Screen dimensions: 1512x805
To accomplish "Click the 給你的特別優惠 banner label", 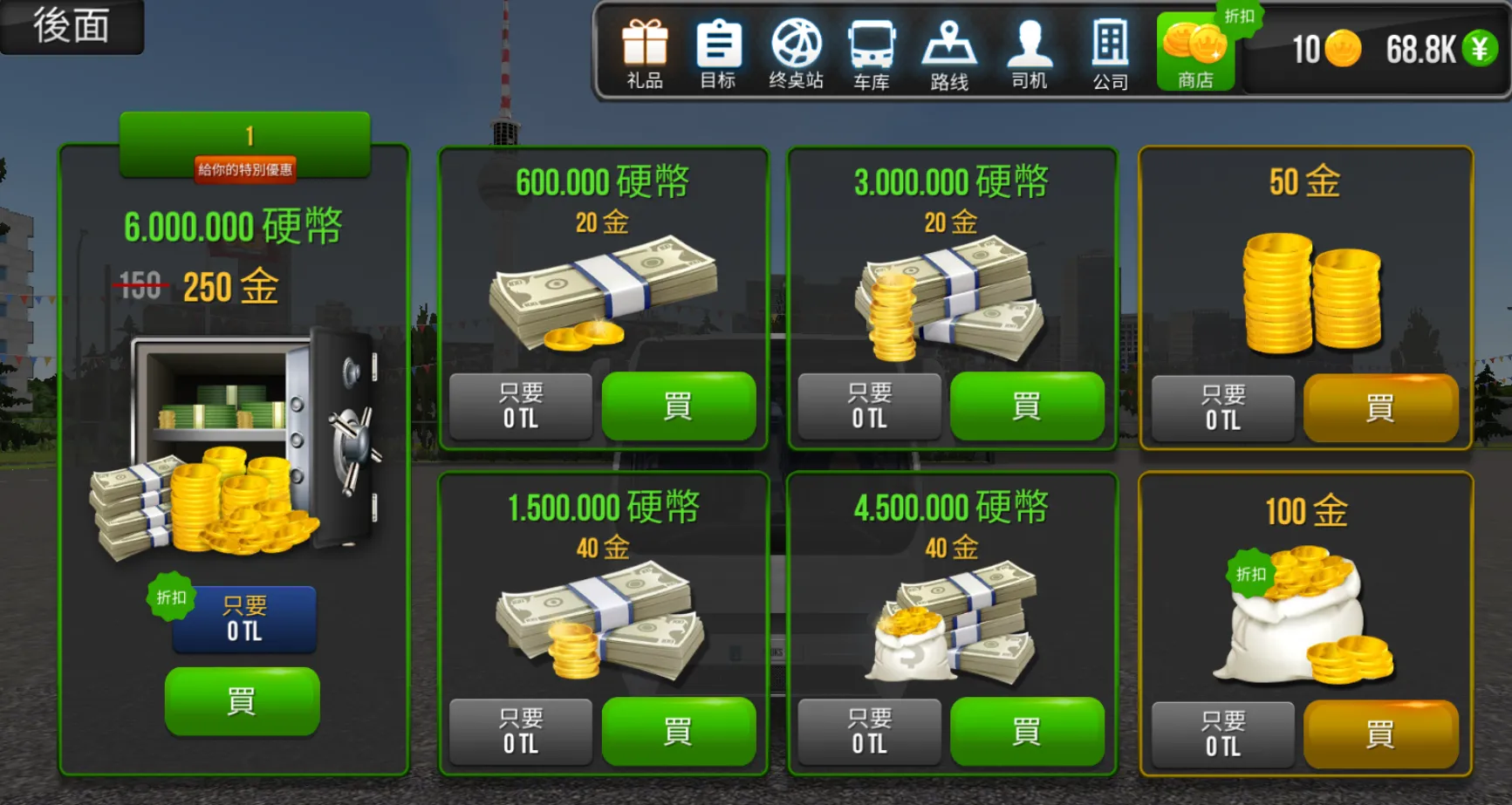I will 245,171.
